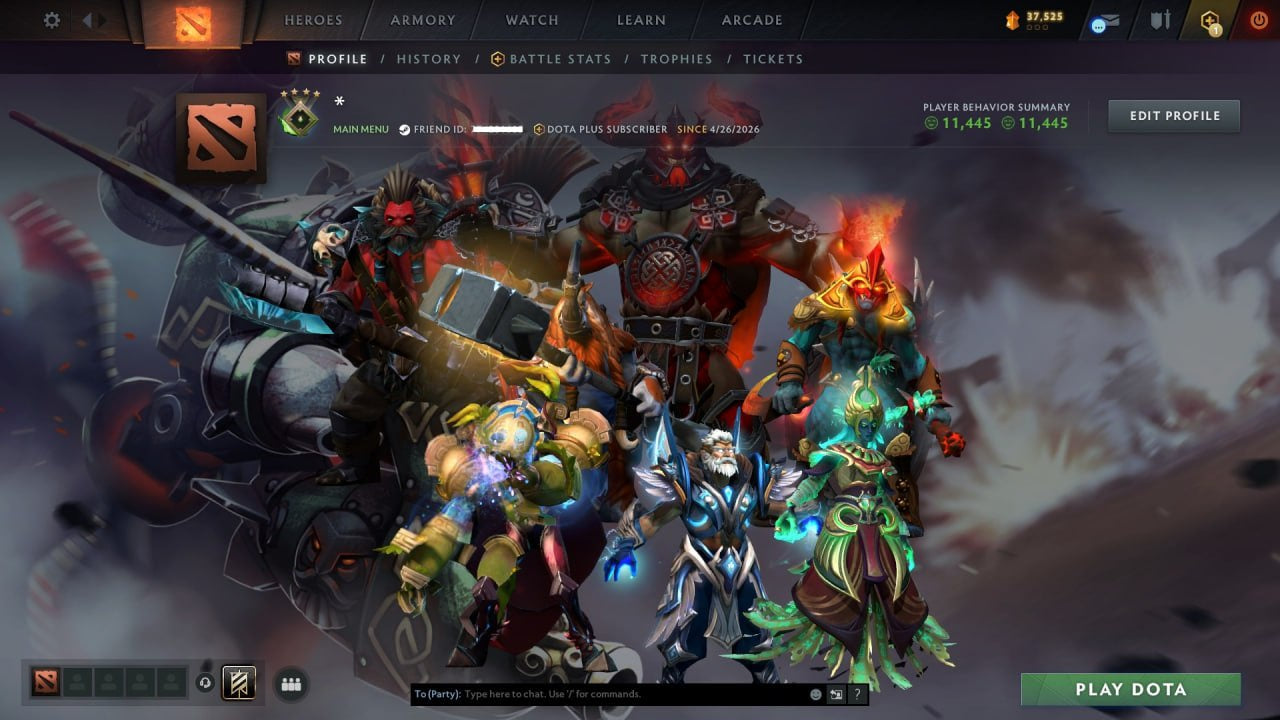Open the Armory from the top navigation

[421, 19]
